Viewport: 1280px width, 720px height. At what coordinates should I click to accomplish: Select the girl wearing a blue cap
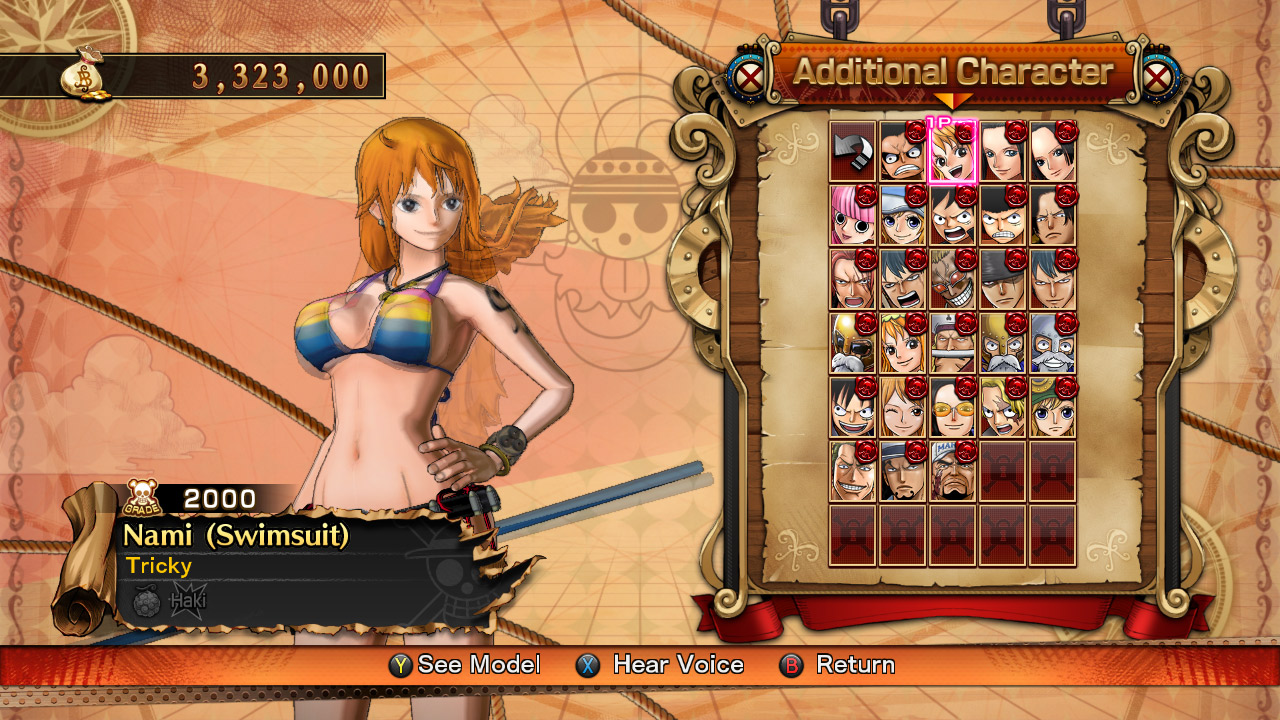point(902,215)
